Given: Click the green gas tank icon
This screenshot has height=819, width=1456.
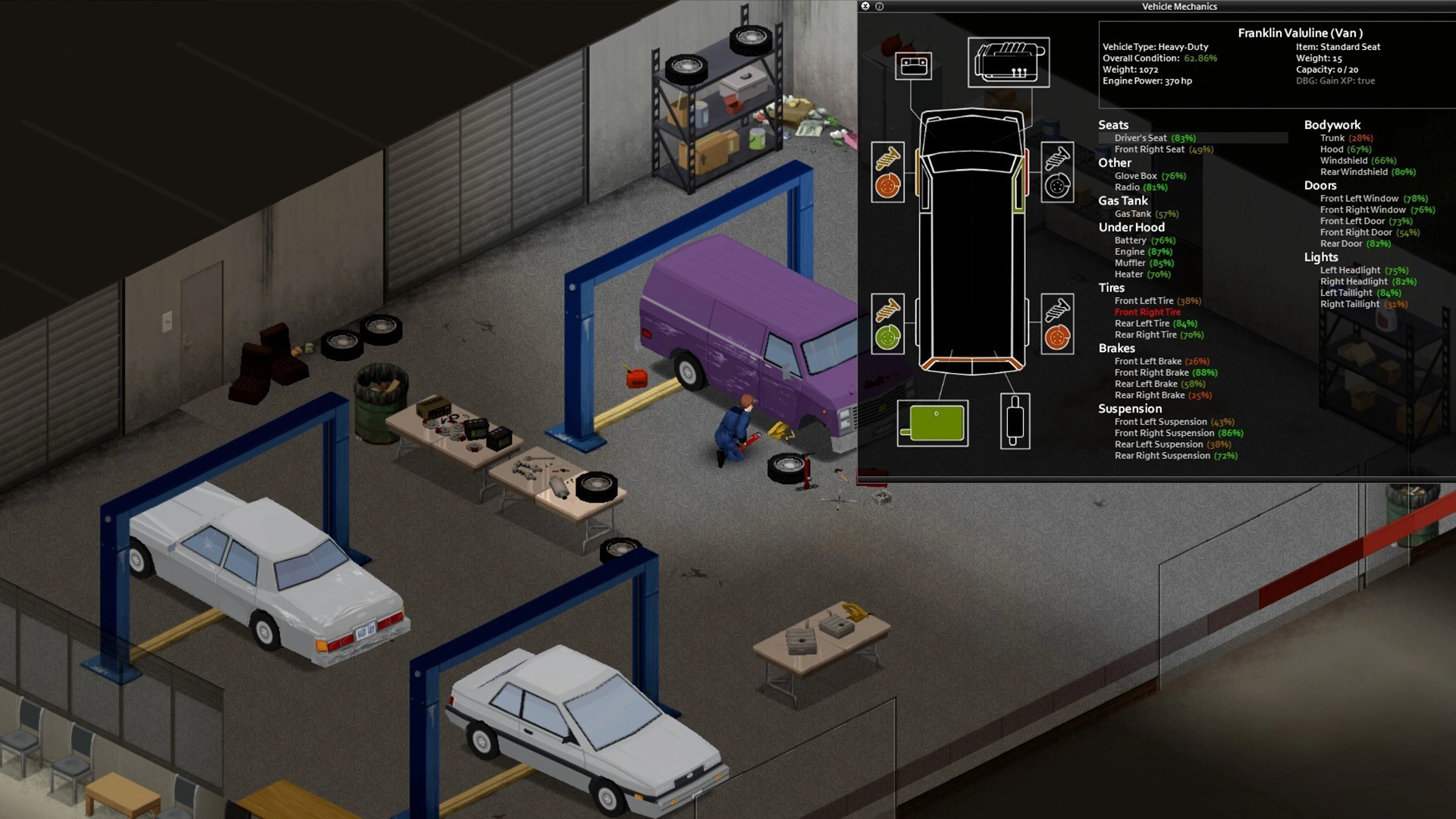Looking at the screenshot, I should (x=933, y=423).
